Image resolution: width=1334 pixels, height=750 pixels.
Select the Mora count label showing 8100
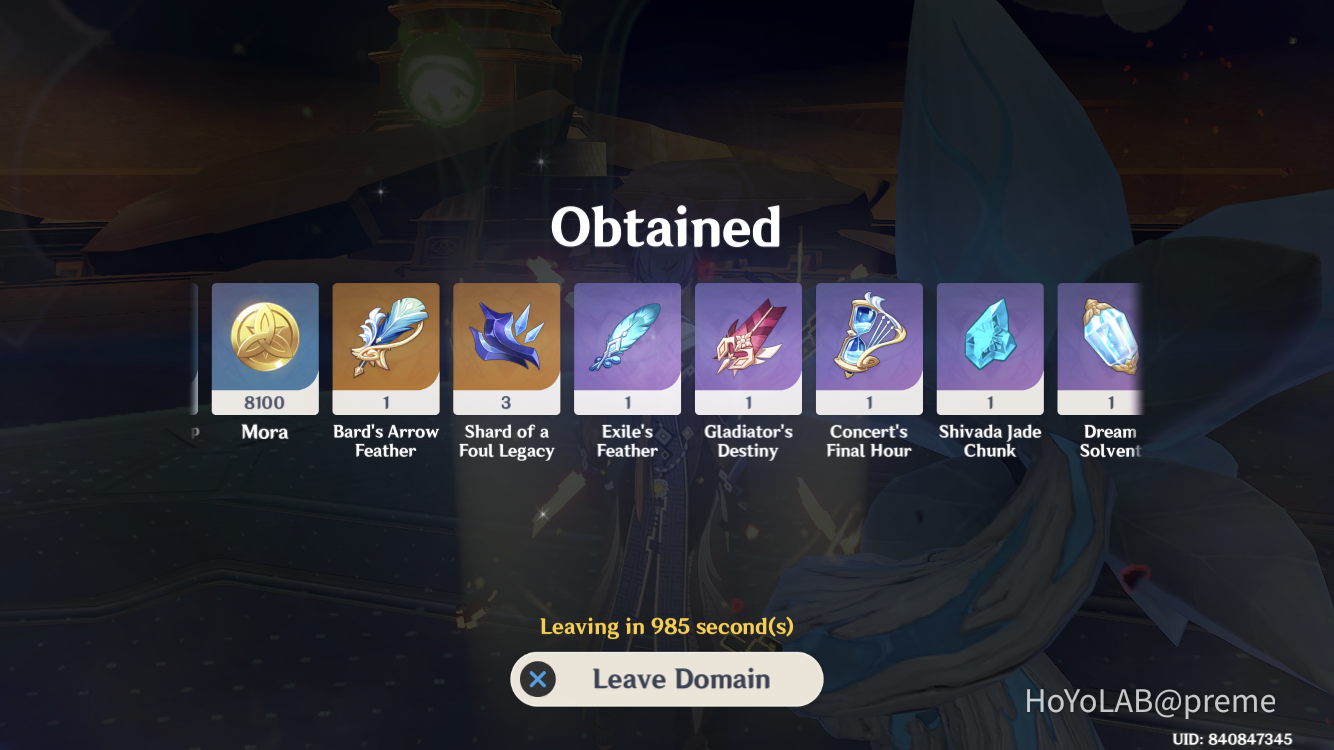click(264, 403)
